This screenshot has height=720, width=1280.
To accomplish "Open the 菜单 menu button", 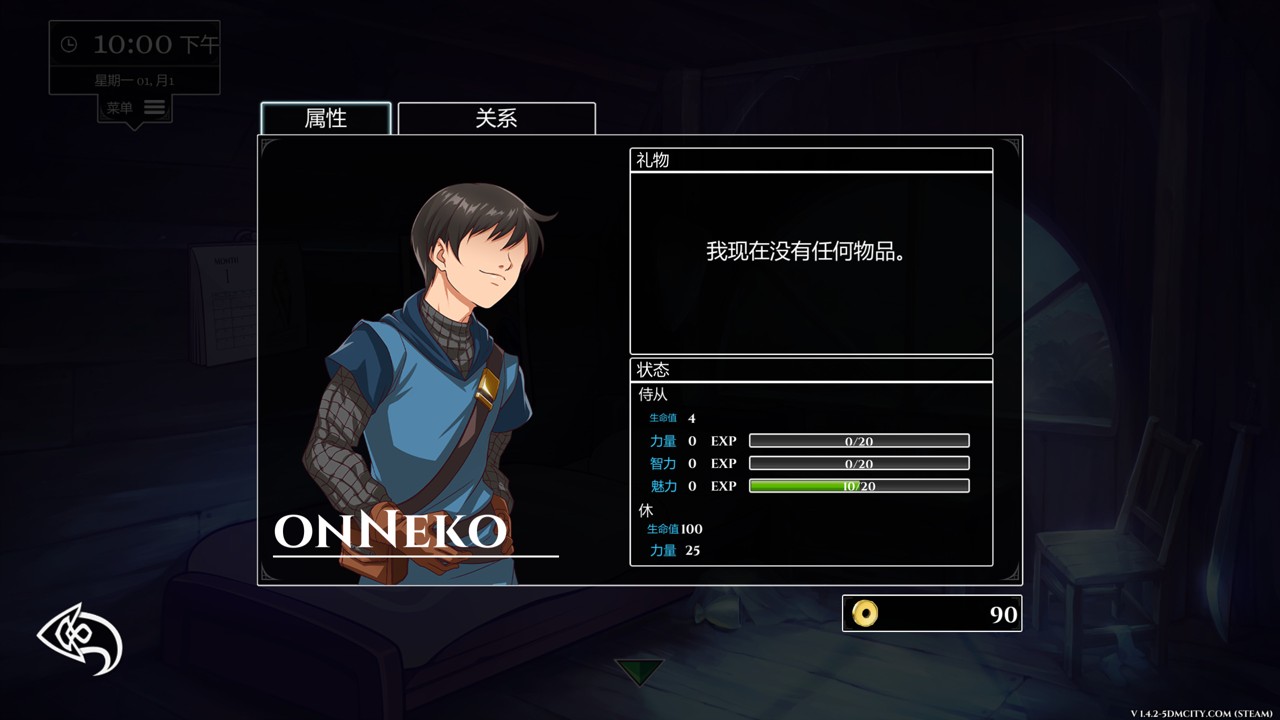I will [135, 108].
